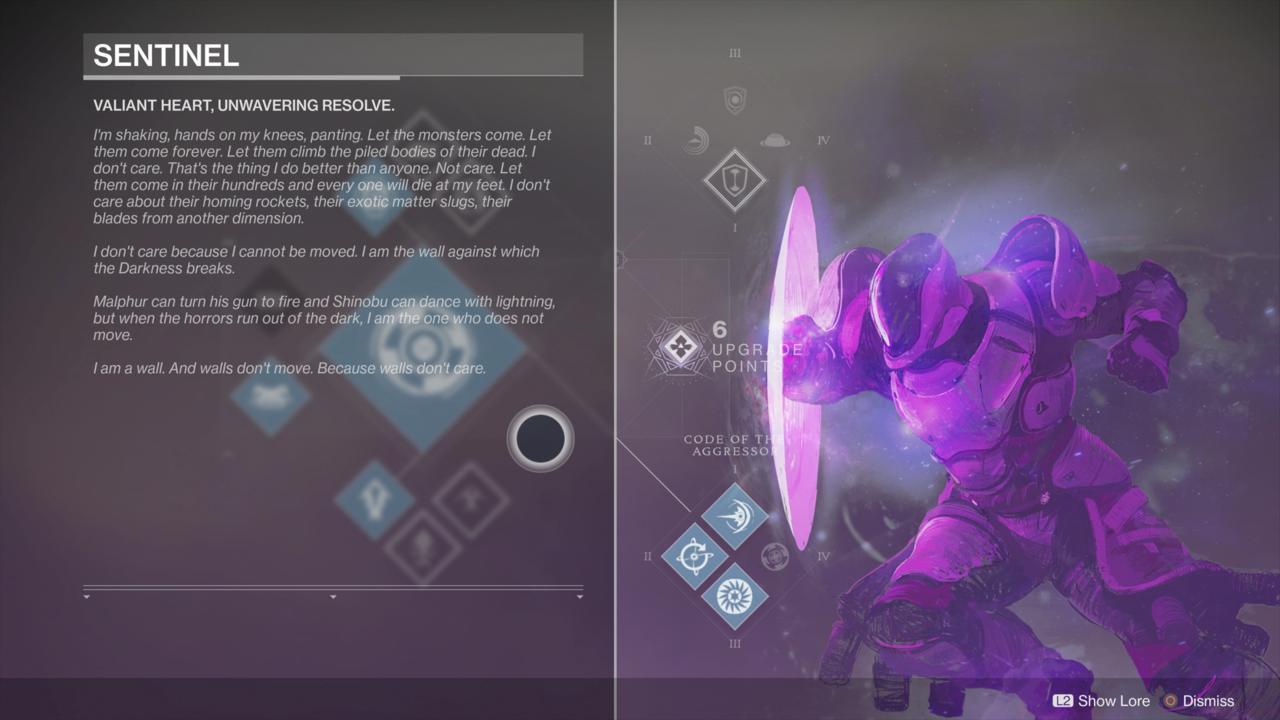Select the sunburst perk at the cluster's bottom

(735, 597)
